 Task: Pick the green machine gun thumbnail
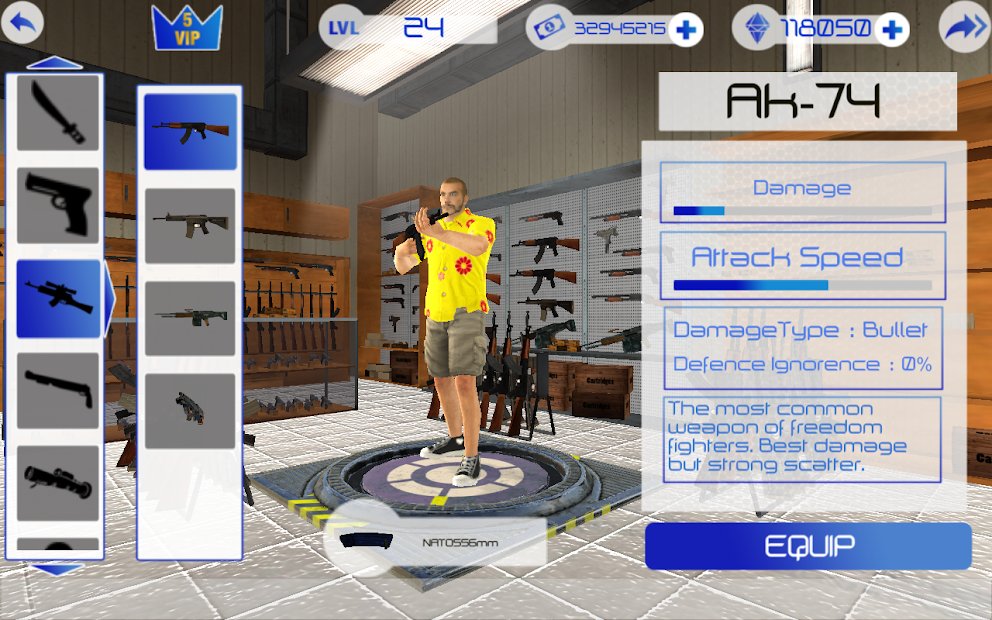190,318
